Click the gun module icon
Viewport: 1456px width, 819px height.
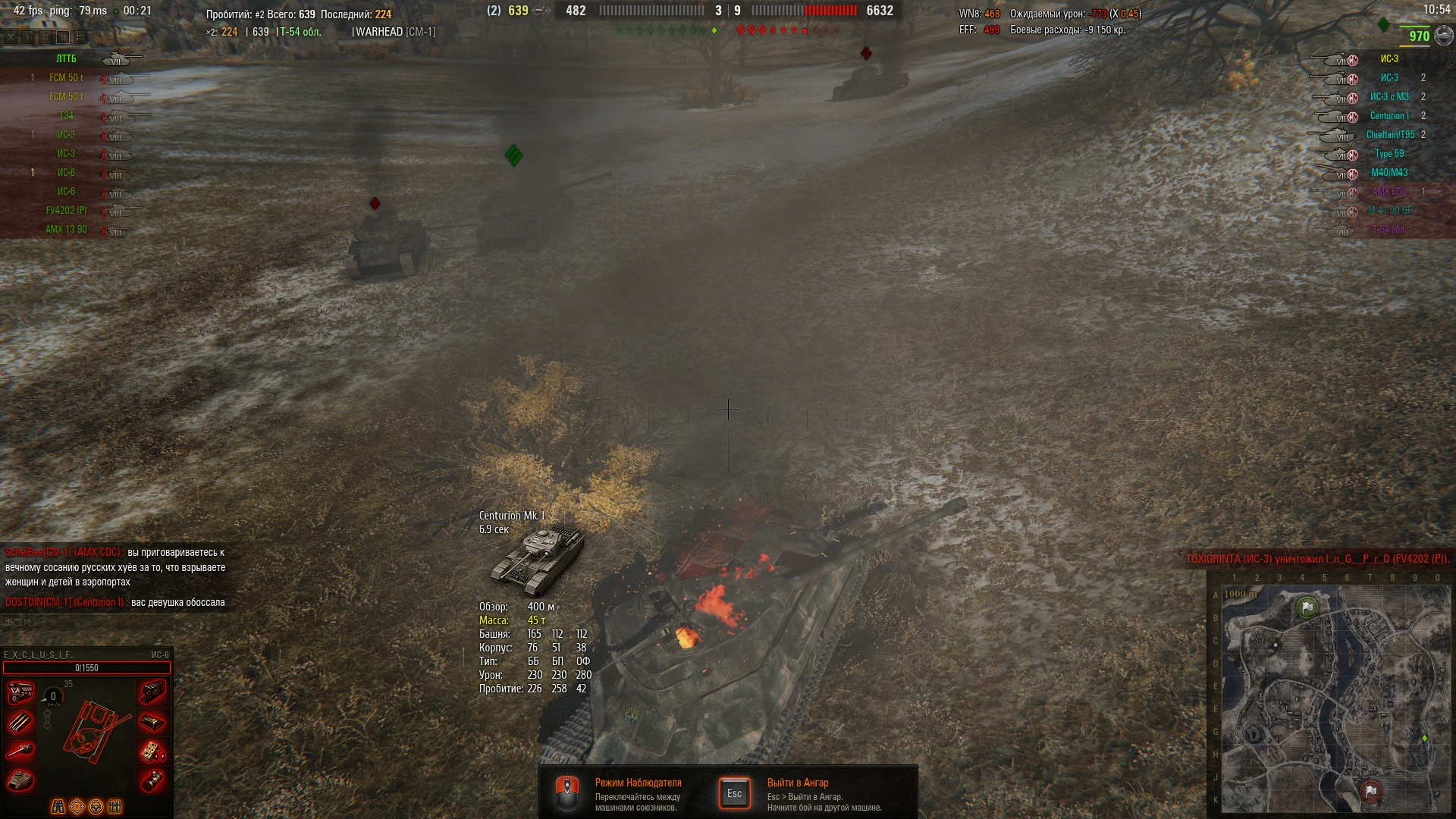point(20,751)
